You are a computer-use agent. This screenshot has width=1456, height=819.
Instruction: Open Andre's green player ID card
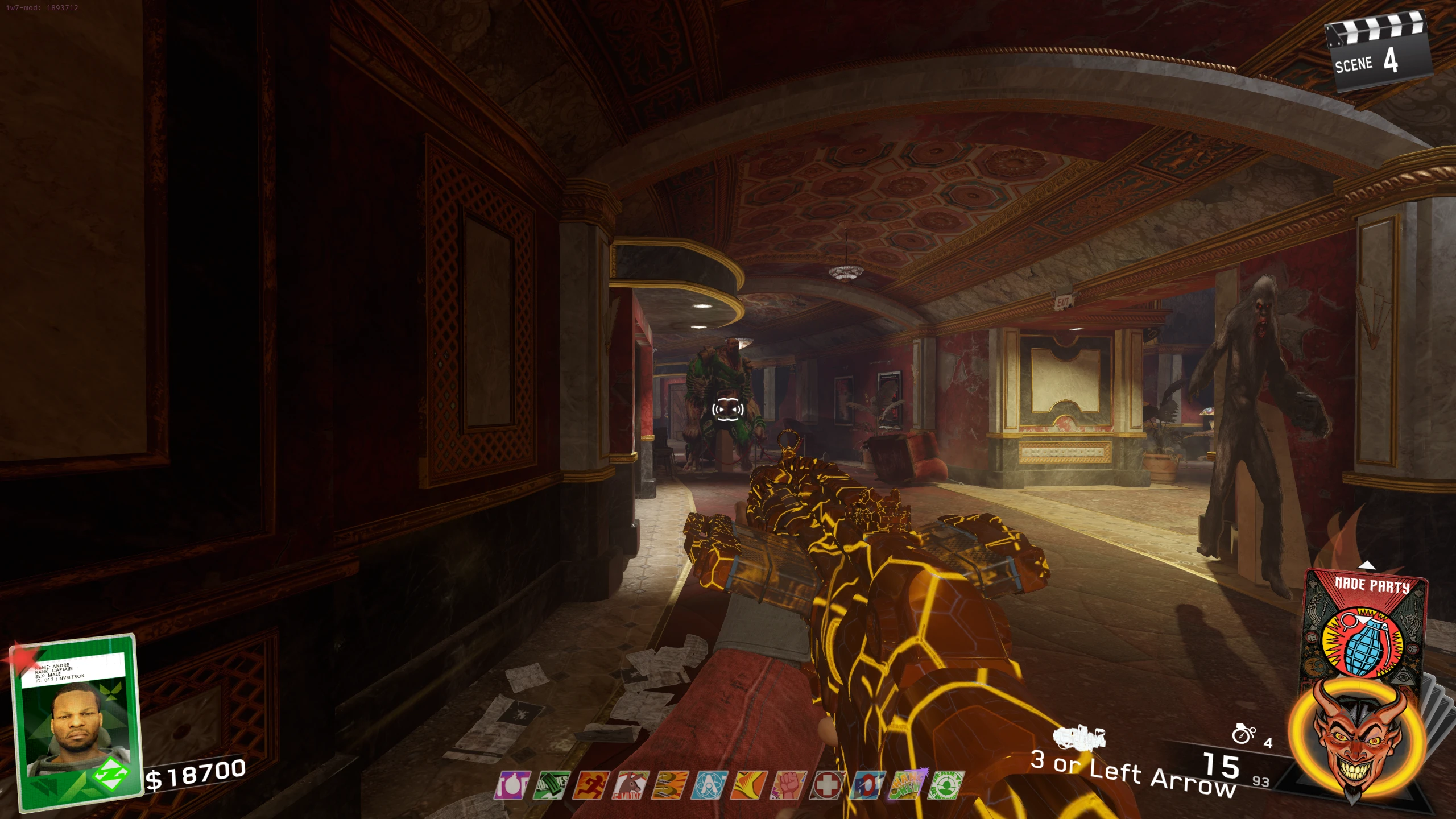pyautogui.click(x=77, y=721)
